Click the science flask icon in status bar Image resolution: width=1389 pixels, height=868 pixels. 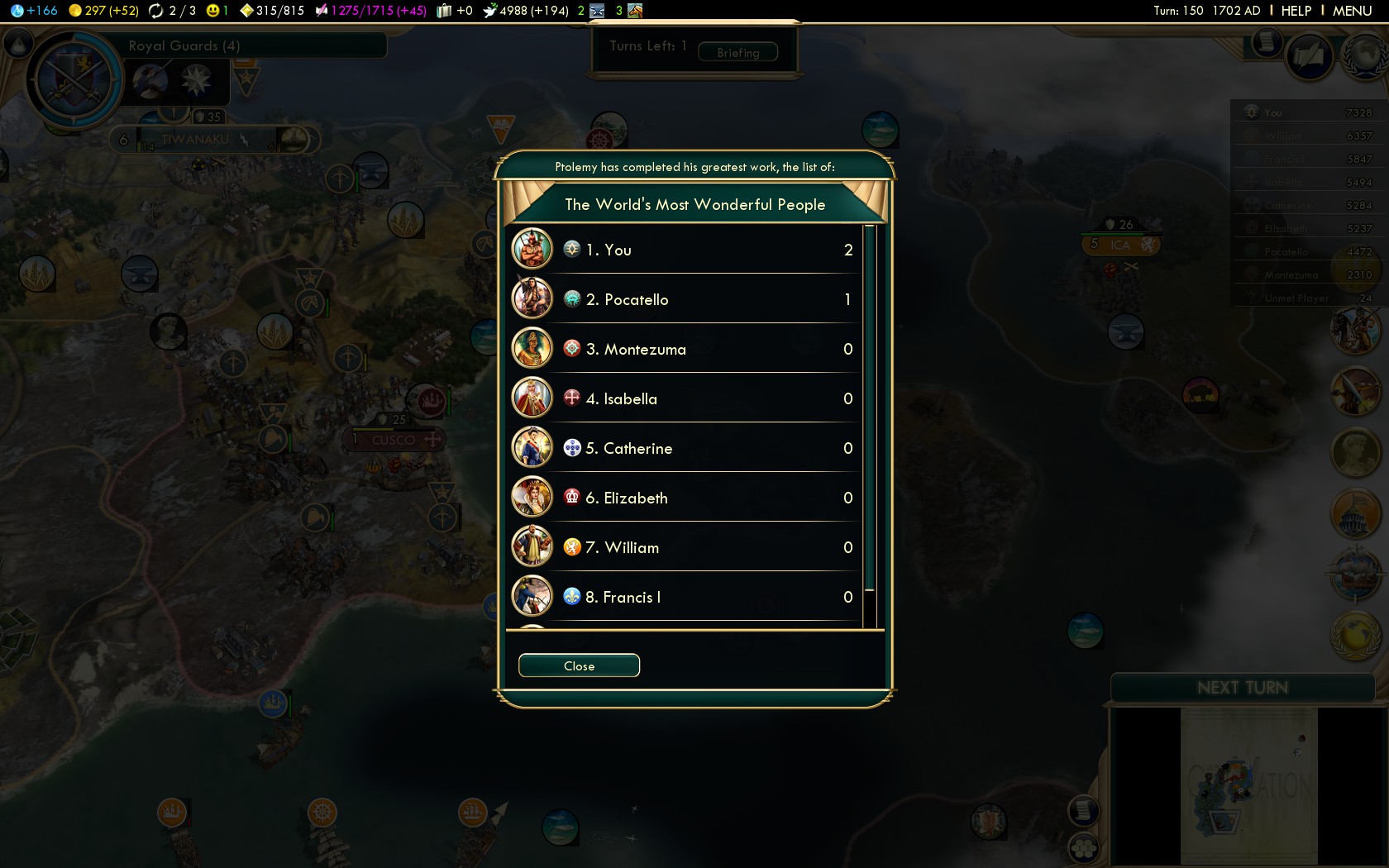click(x=19, y=11)
